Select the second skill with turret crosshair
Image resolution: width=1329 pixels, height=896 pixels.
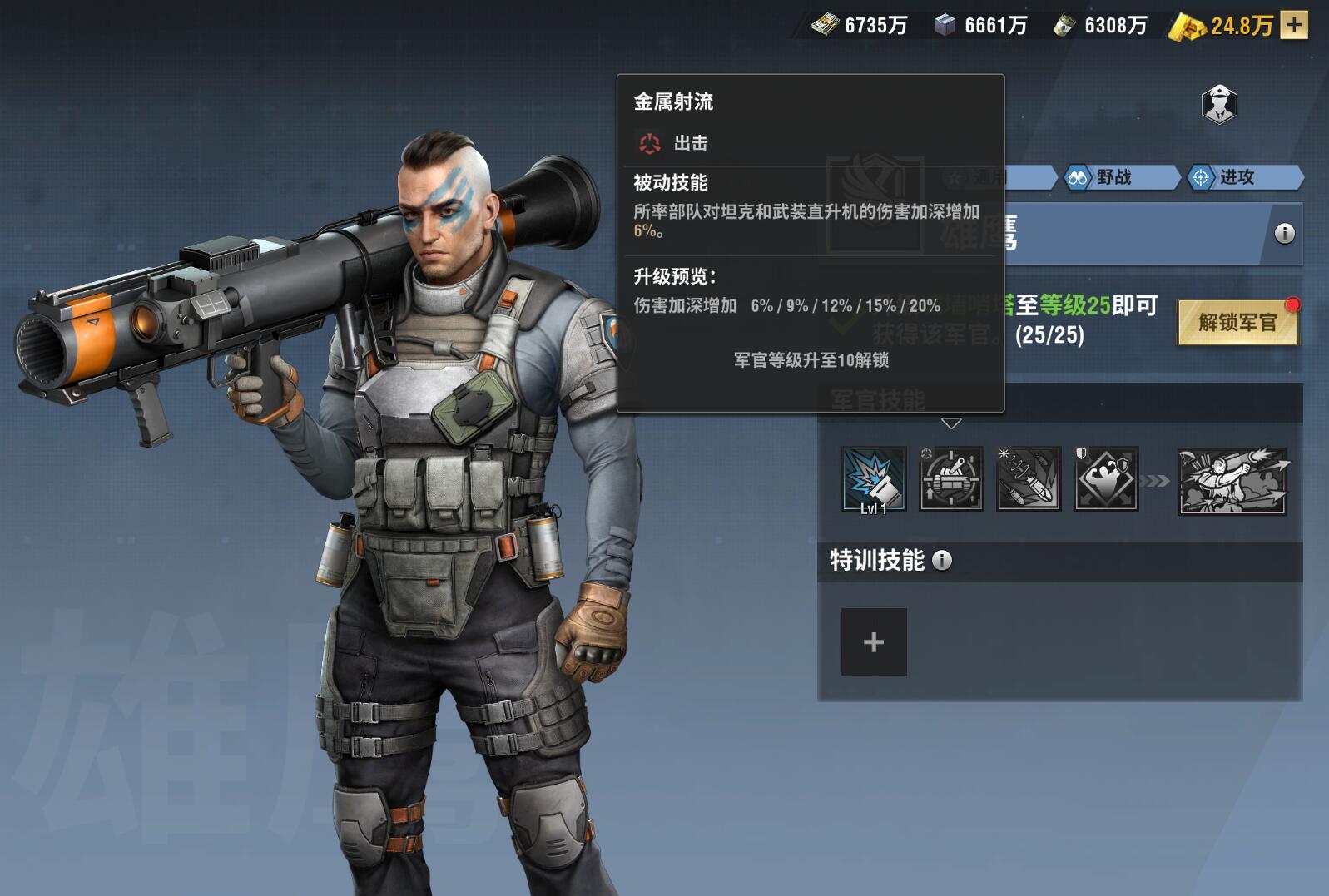pos(951,479)
